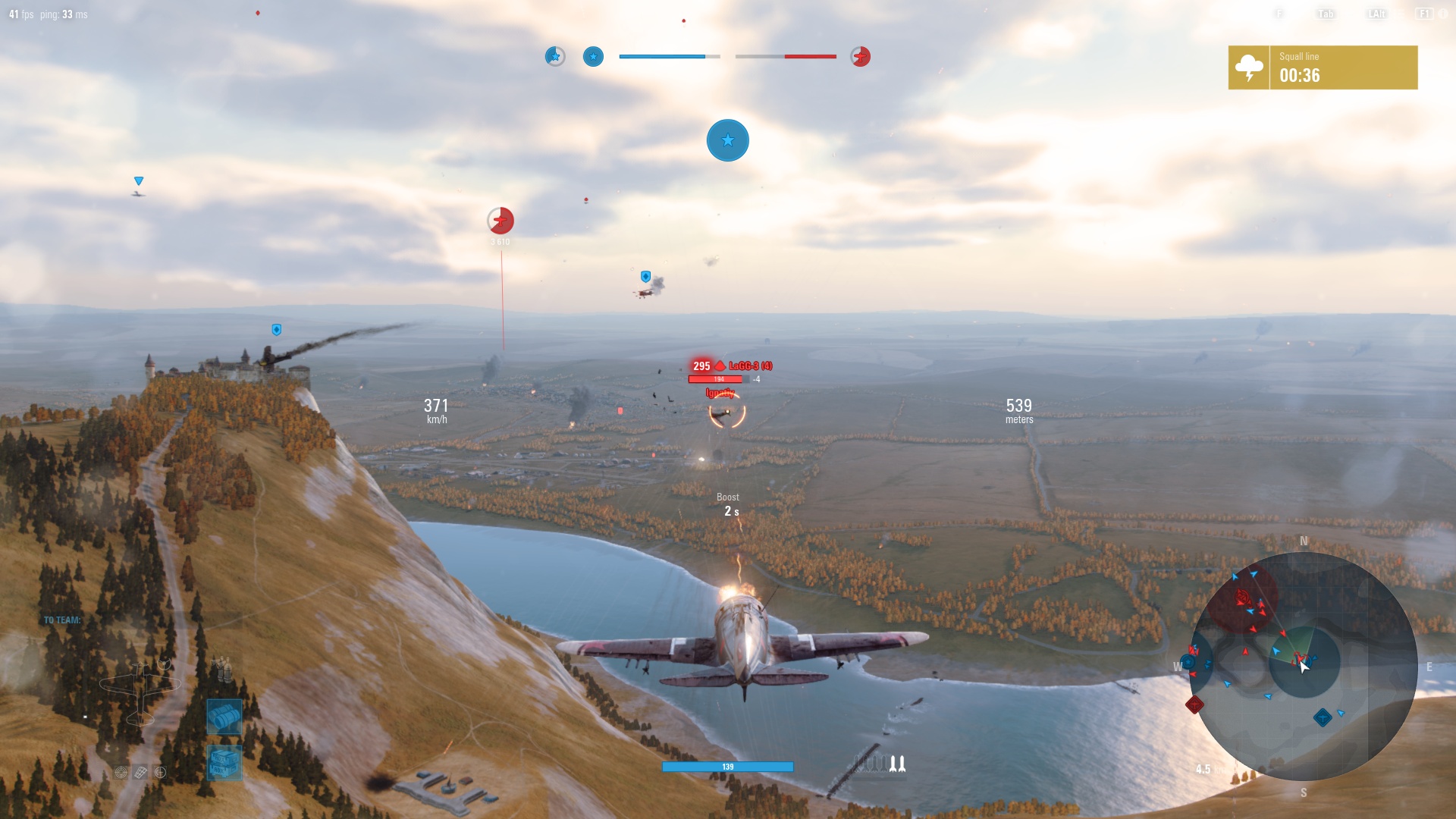Click the LAlt keybind hint at top
The width and height of the screenshot is (1456, 819).
coord(1376,13)
